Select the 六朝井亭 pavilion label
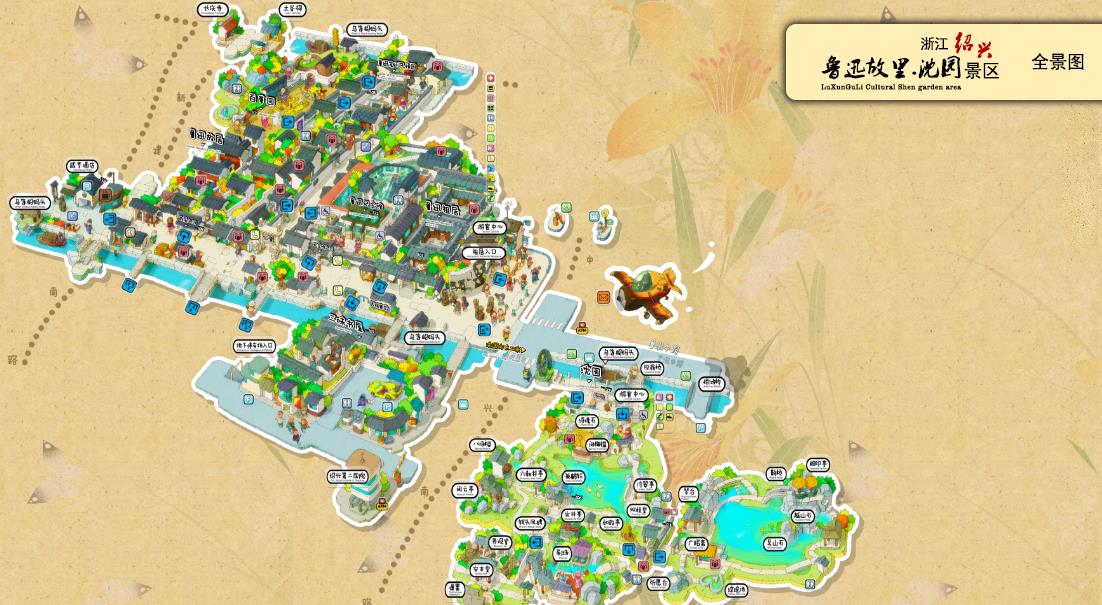1102x605 pixels. (532, 474)
